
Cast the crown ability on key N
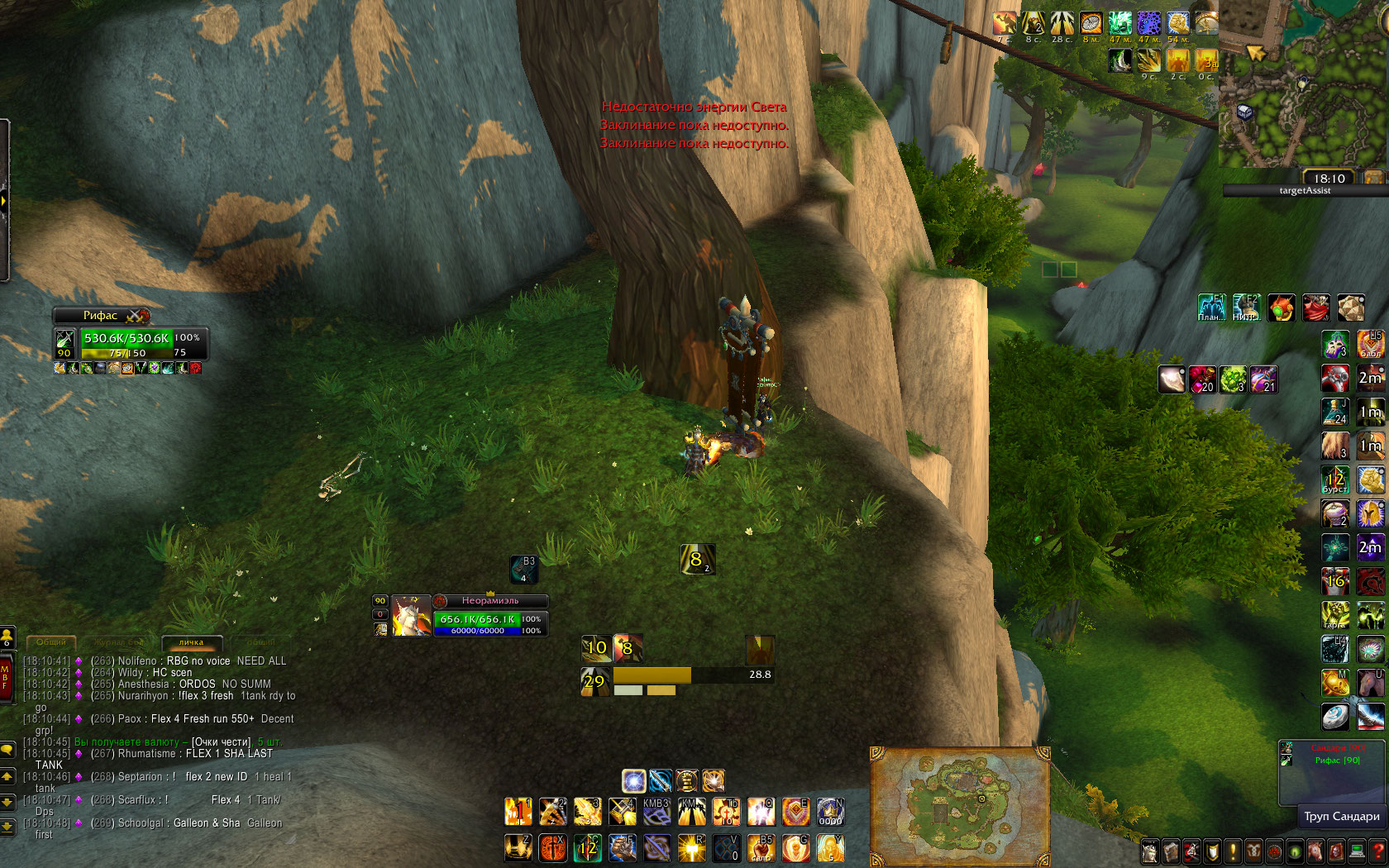tap(830, 812)
